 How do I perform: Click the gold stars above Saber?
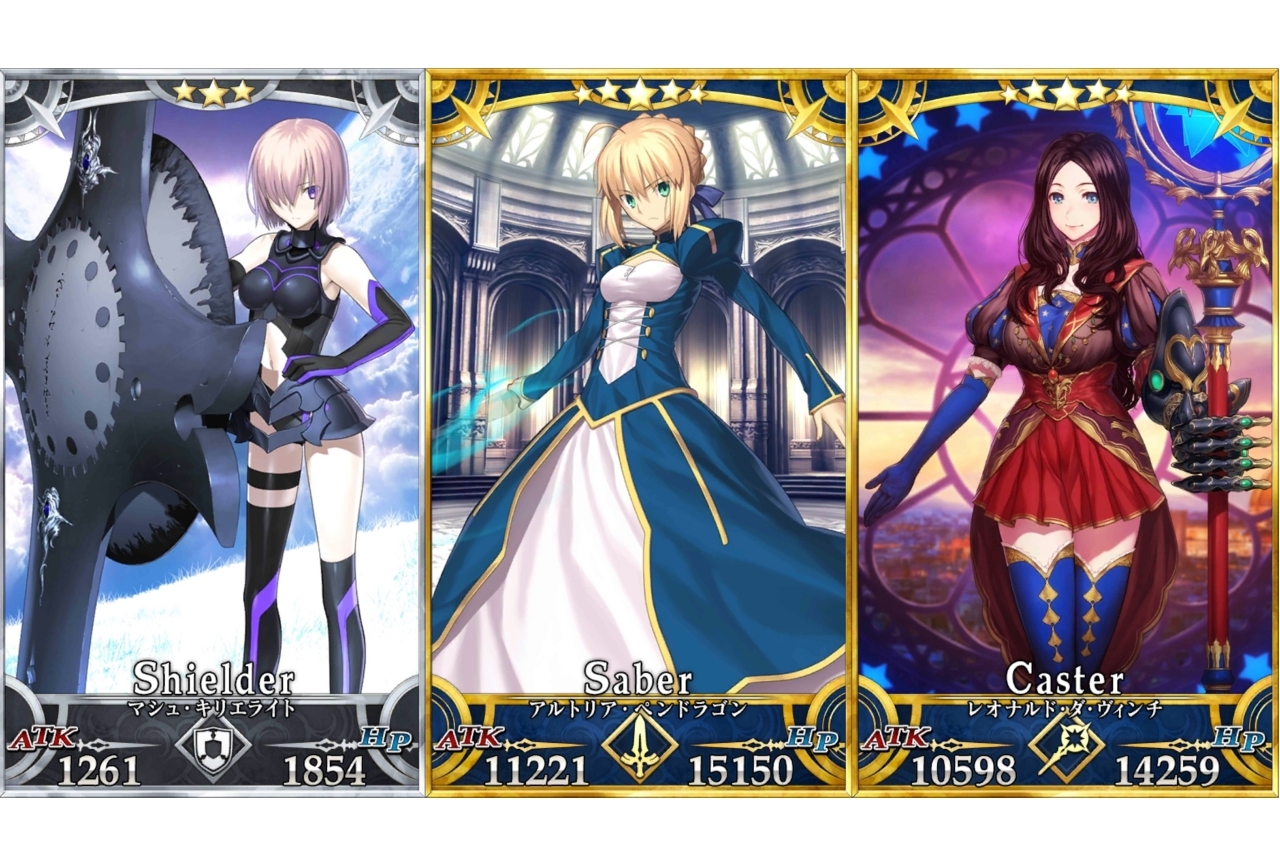point(638,92)
